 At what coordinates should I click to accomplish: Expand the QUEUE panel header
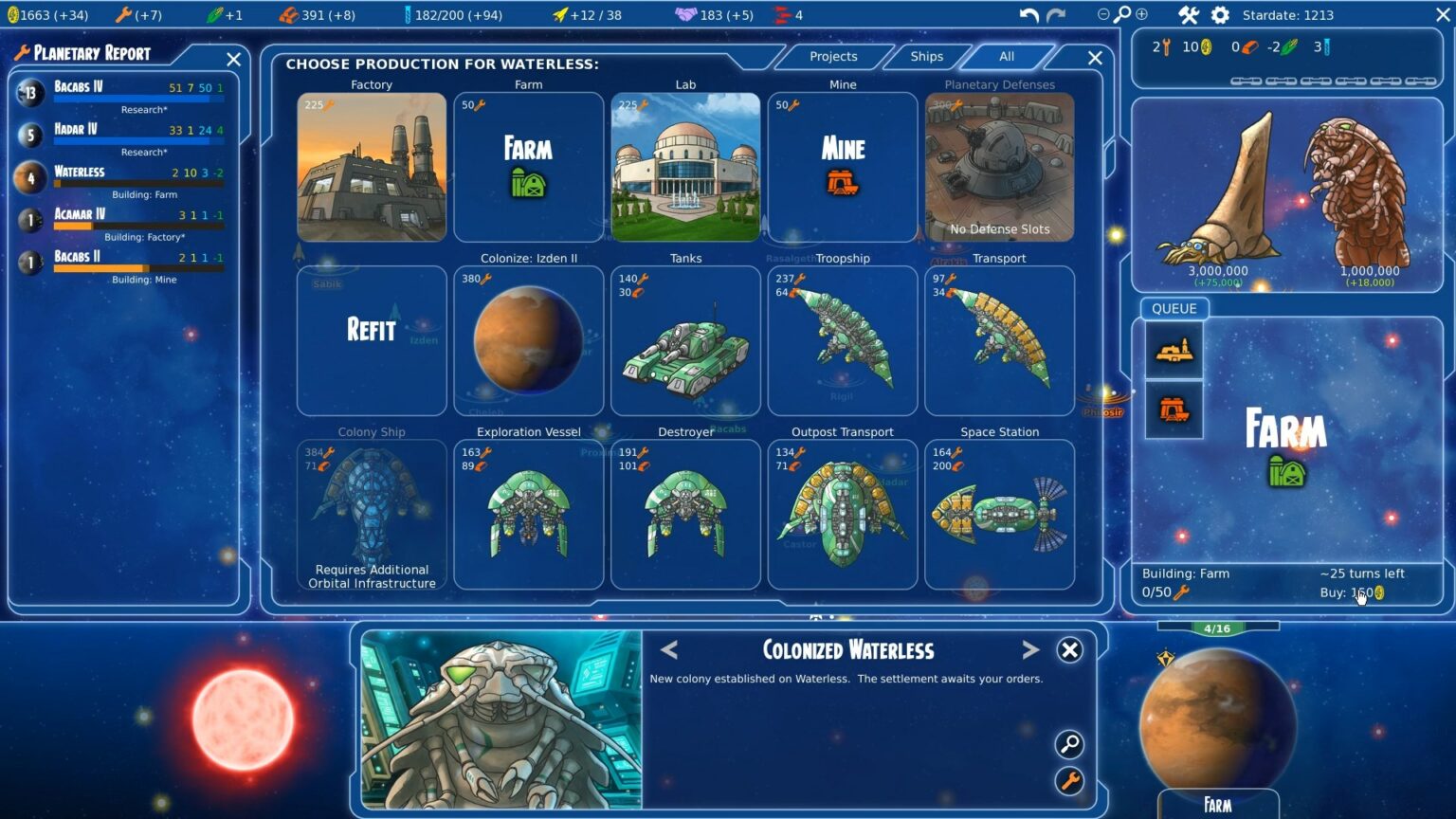(x=1174, y=308)
